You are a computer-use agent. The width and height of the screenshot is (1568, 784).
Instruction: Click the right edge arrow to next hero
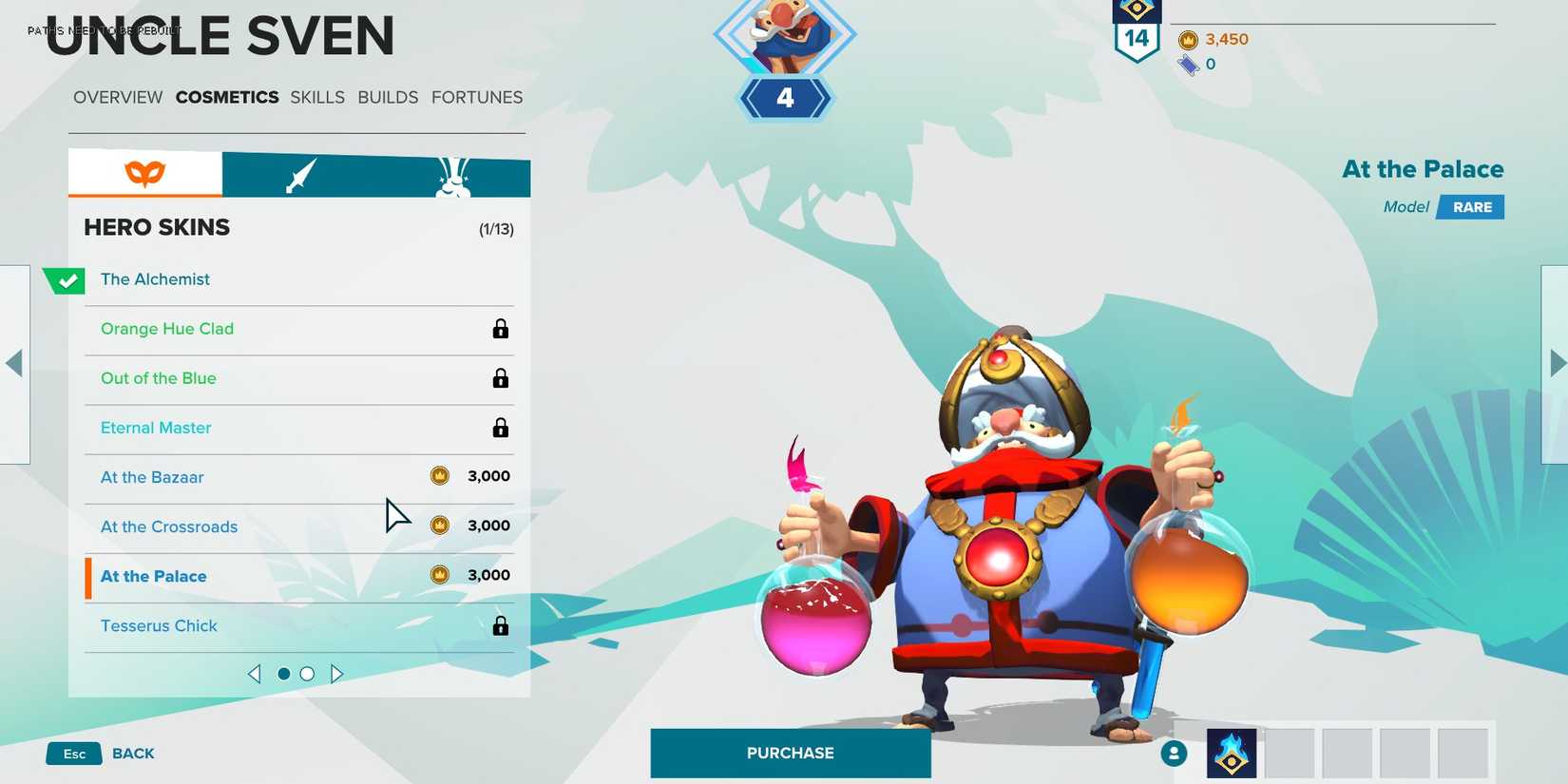point(1556,361)
